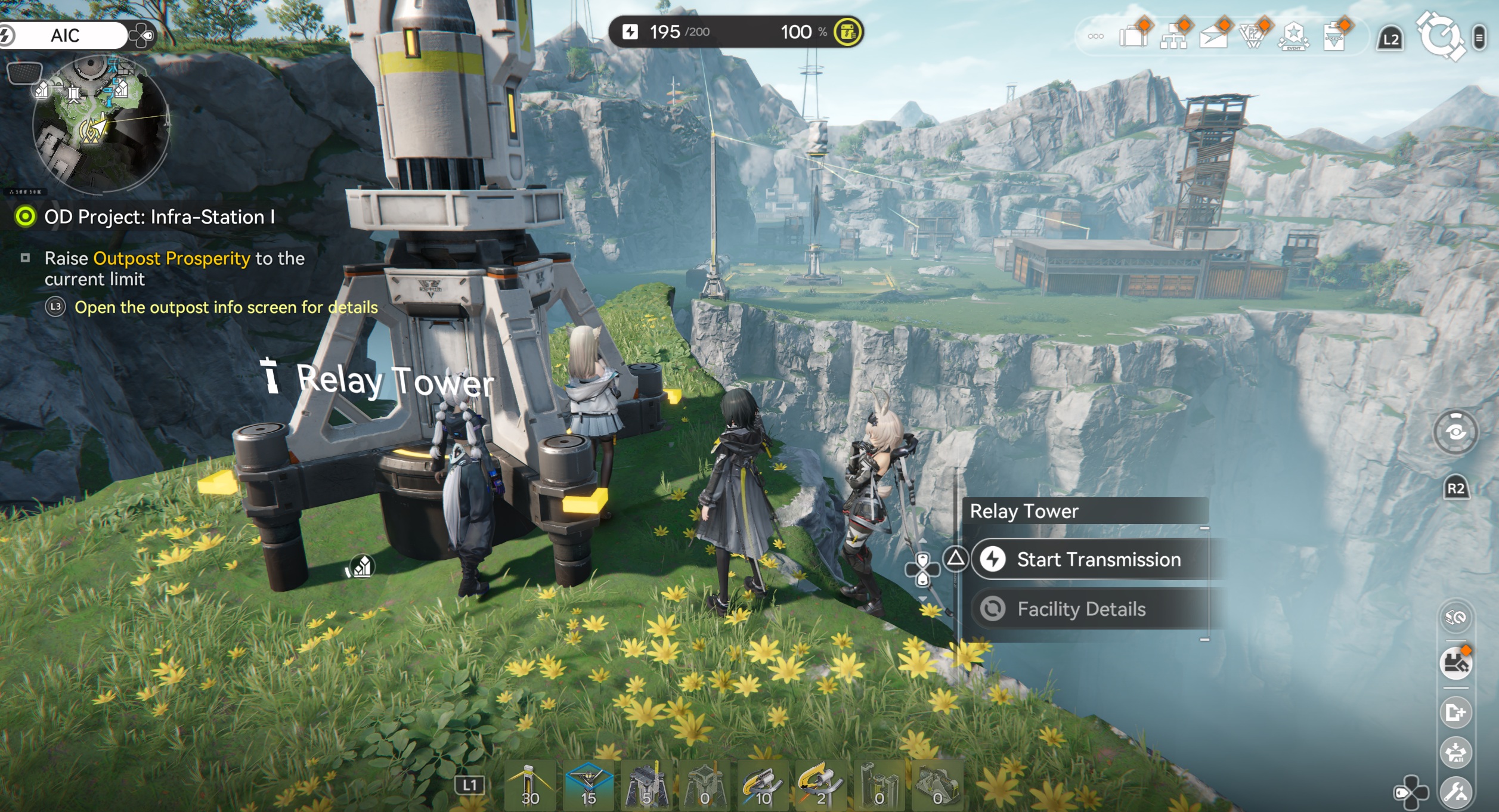The height and width of the screenshot is (812, 1499).
Task: Select the hotbar slot with count 2
Action: tap(820, 785)
